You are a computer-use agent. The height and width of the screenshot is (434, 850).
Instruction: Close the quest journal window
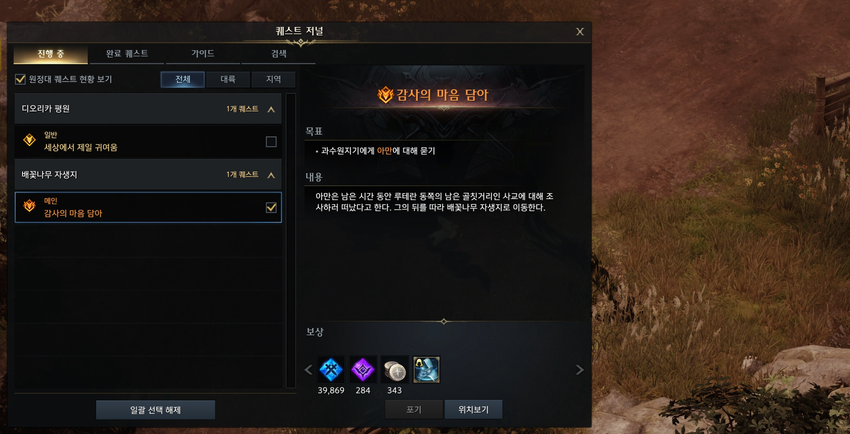click(580, 32)
